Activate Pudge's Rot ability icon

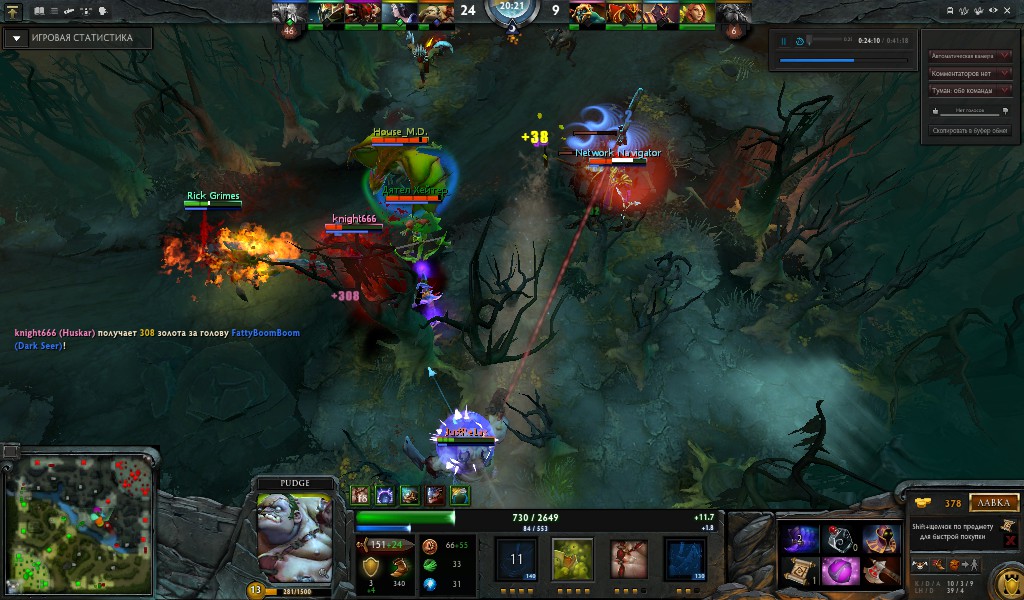pos(574,559)
